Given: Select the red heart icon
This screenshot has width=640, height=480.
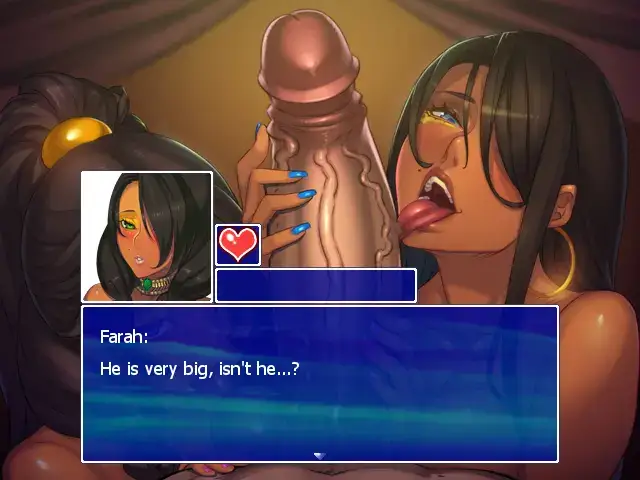Looking at the screenshot, I should pyautogui.click(x=238, y=245).
